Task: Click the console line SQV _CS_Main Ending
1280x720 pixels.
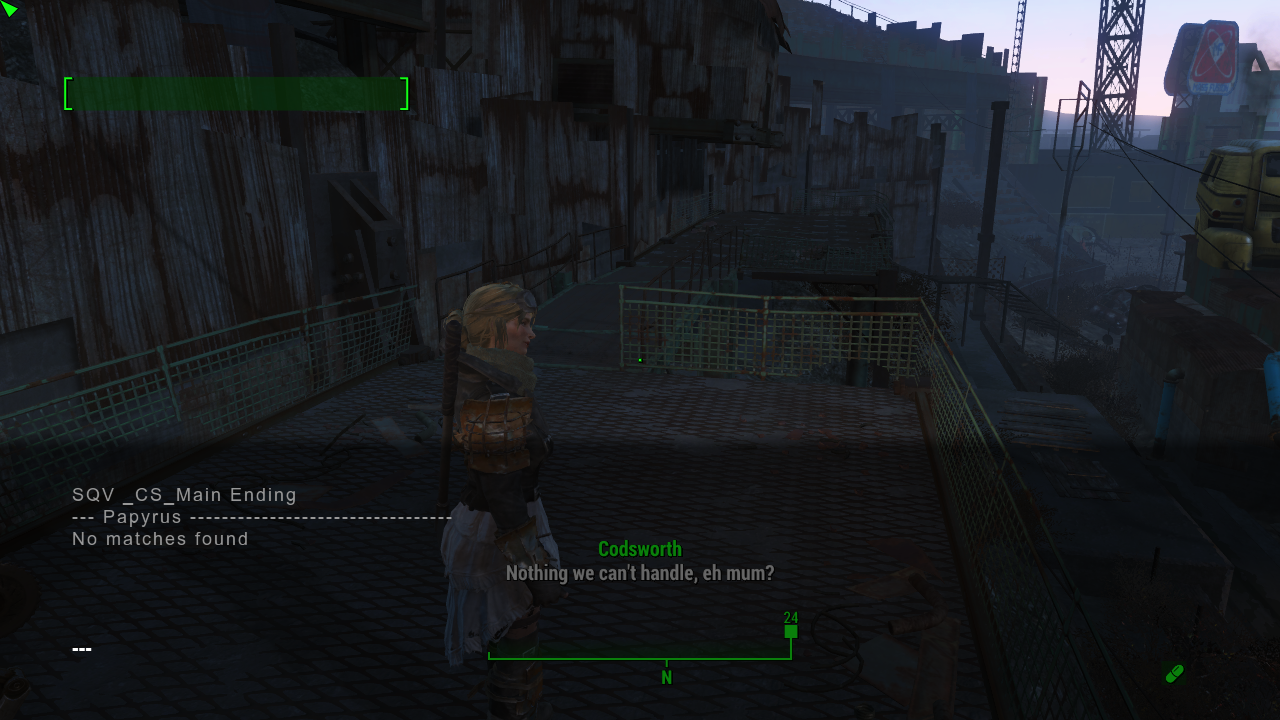Action: [182, 495]
